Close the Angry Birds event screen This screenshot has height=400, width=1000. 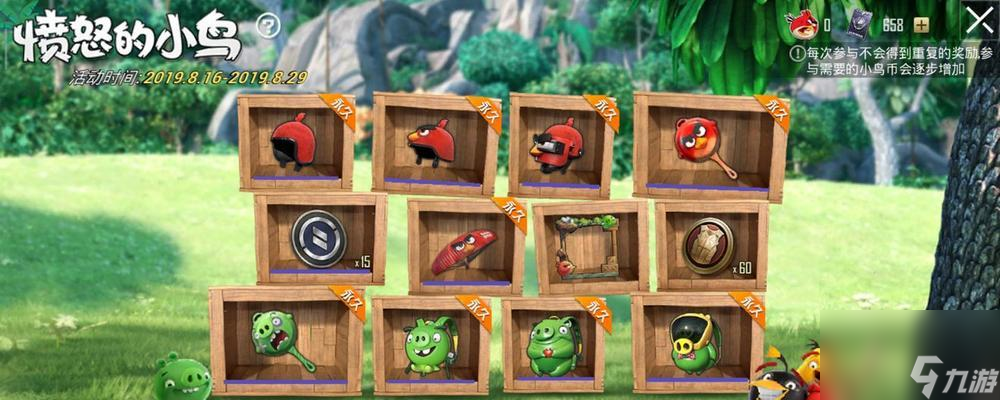click(977, 21)
